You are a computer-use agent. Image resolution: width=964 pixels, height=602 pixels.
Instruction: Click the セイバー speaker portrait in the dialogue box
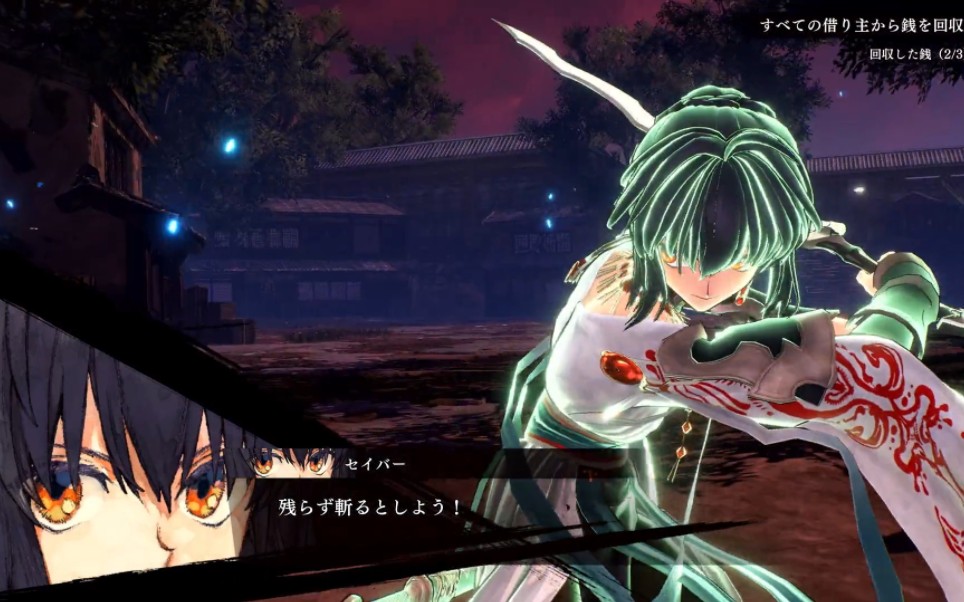coord(291,463)
